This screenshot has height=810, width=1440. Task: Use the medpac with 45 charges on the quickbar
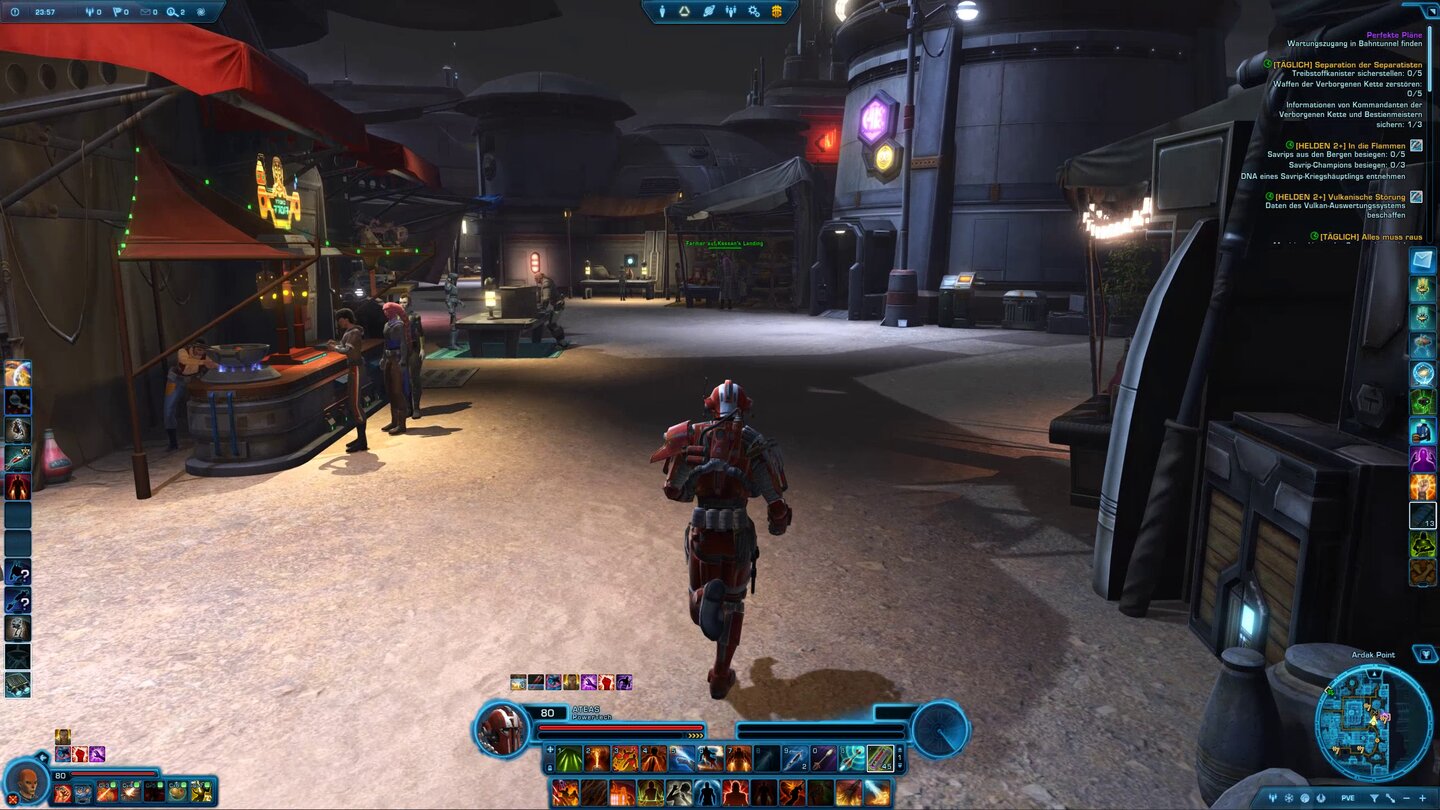(879, 758)
